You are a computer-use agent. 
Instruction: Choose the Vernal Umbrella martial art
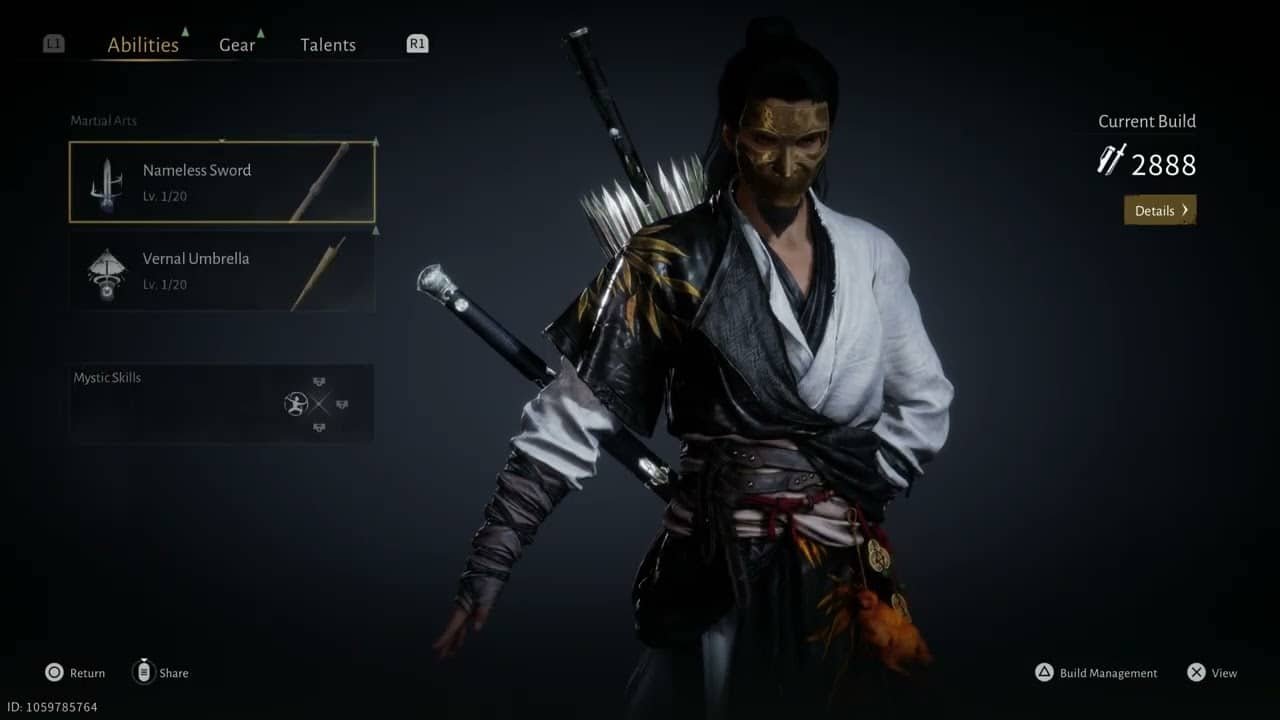tap(222, 270)
